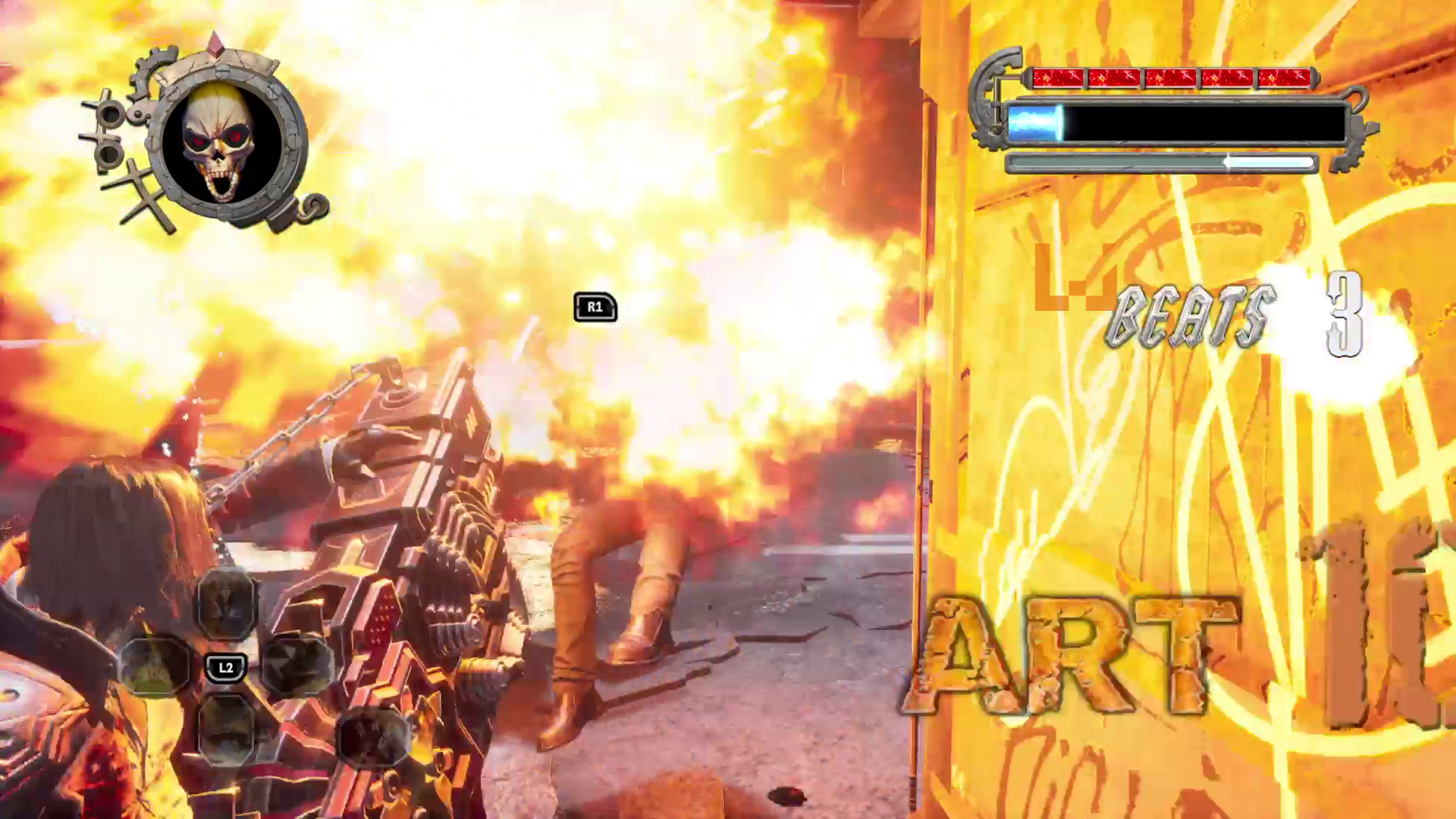Pick the bottom slot of the weapon wheel

(x=226, y=726)
